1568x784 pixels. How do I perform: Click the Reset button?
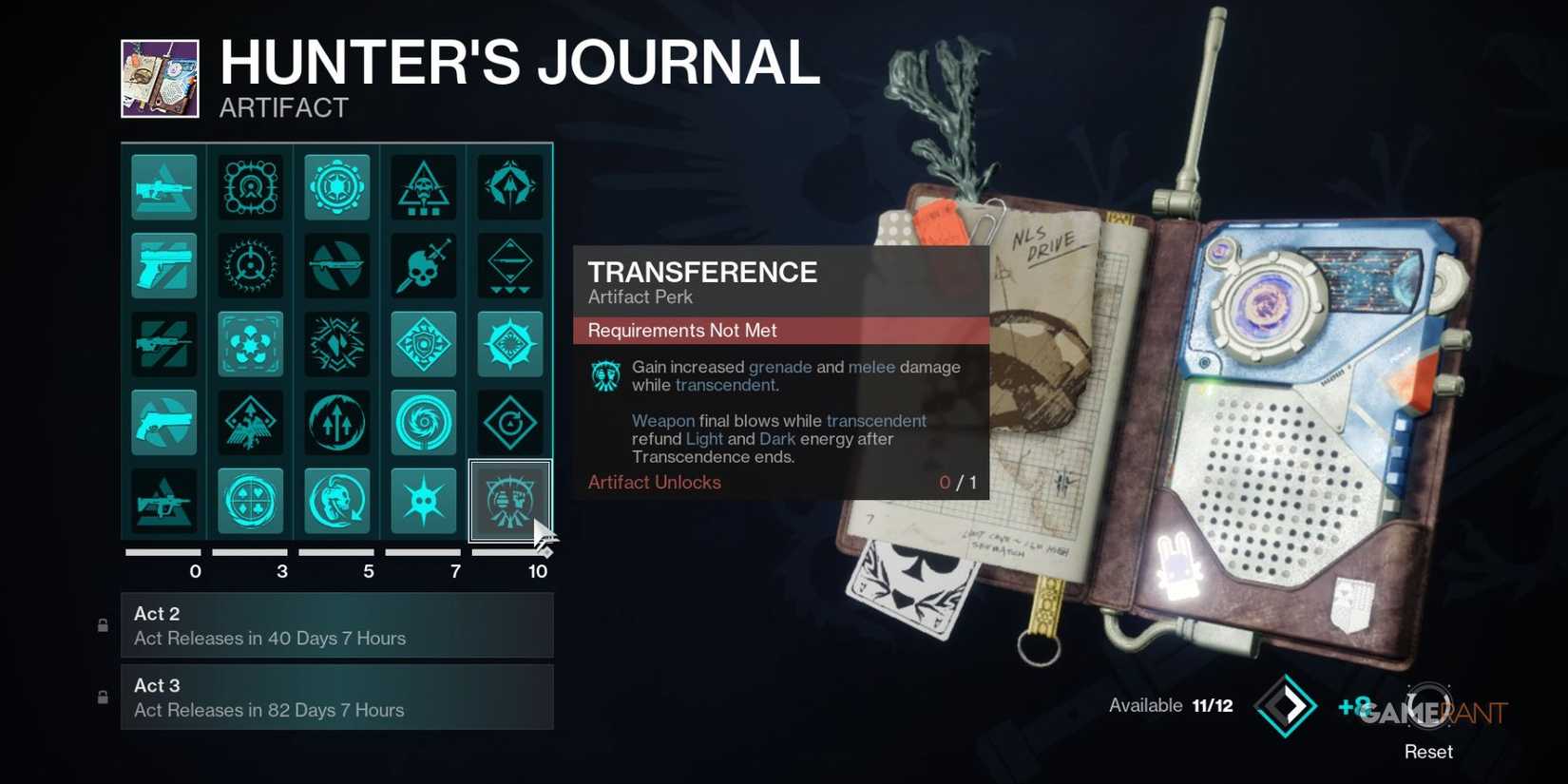[x=1428, y=751]
